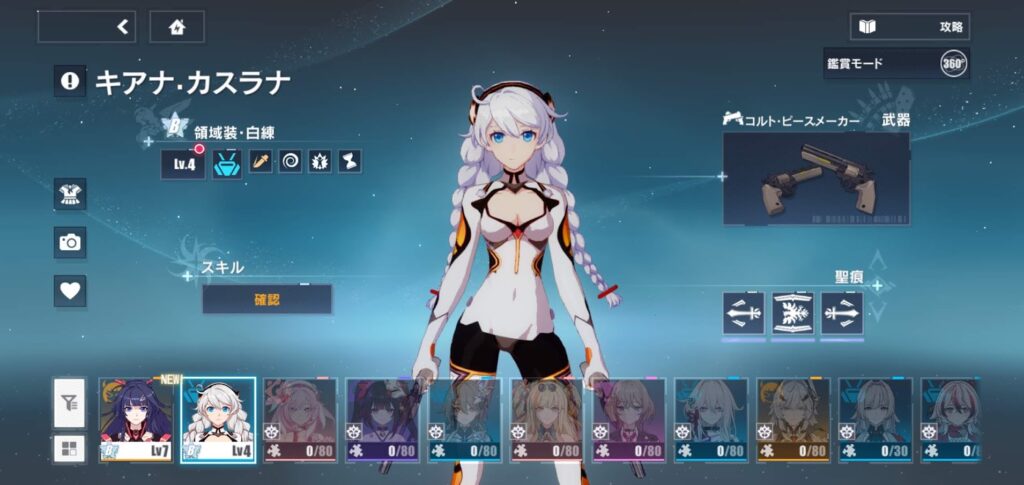Select the middle snowflake stigmata slot
This screenshot has height=485, width=1024.
point(793,312)
